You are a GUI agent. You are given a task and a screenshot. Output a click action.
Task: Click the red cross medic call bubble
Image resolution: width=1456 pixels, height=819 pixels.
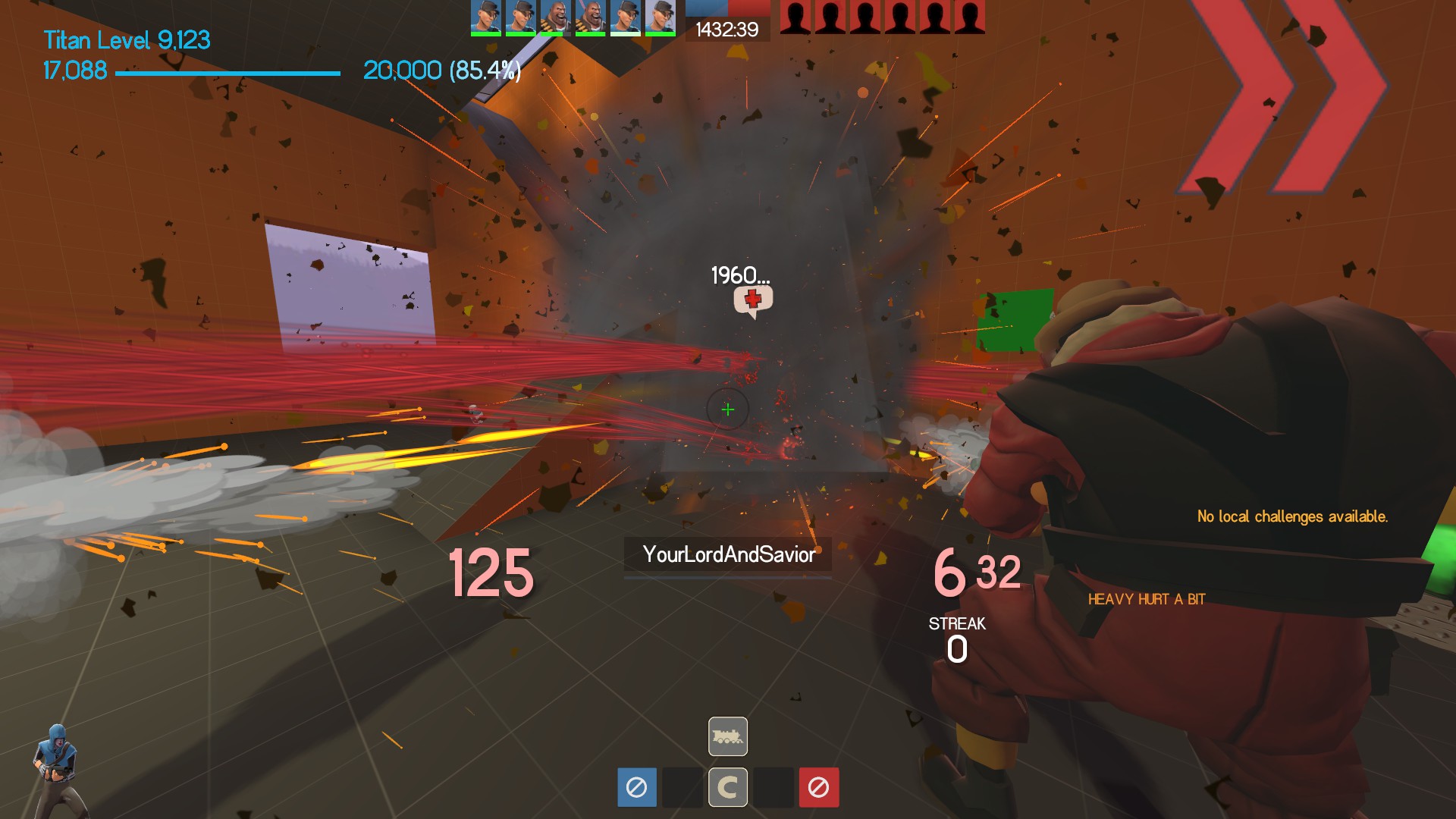(x=753, y=300)
